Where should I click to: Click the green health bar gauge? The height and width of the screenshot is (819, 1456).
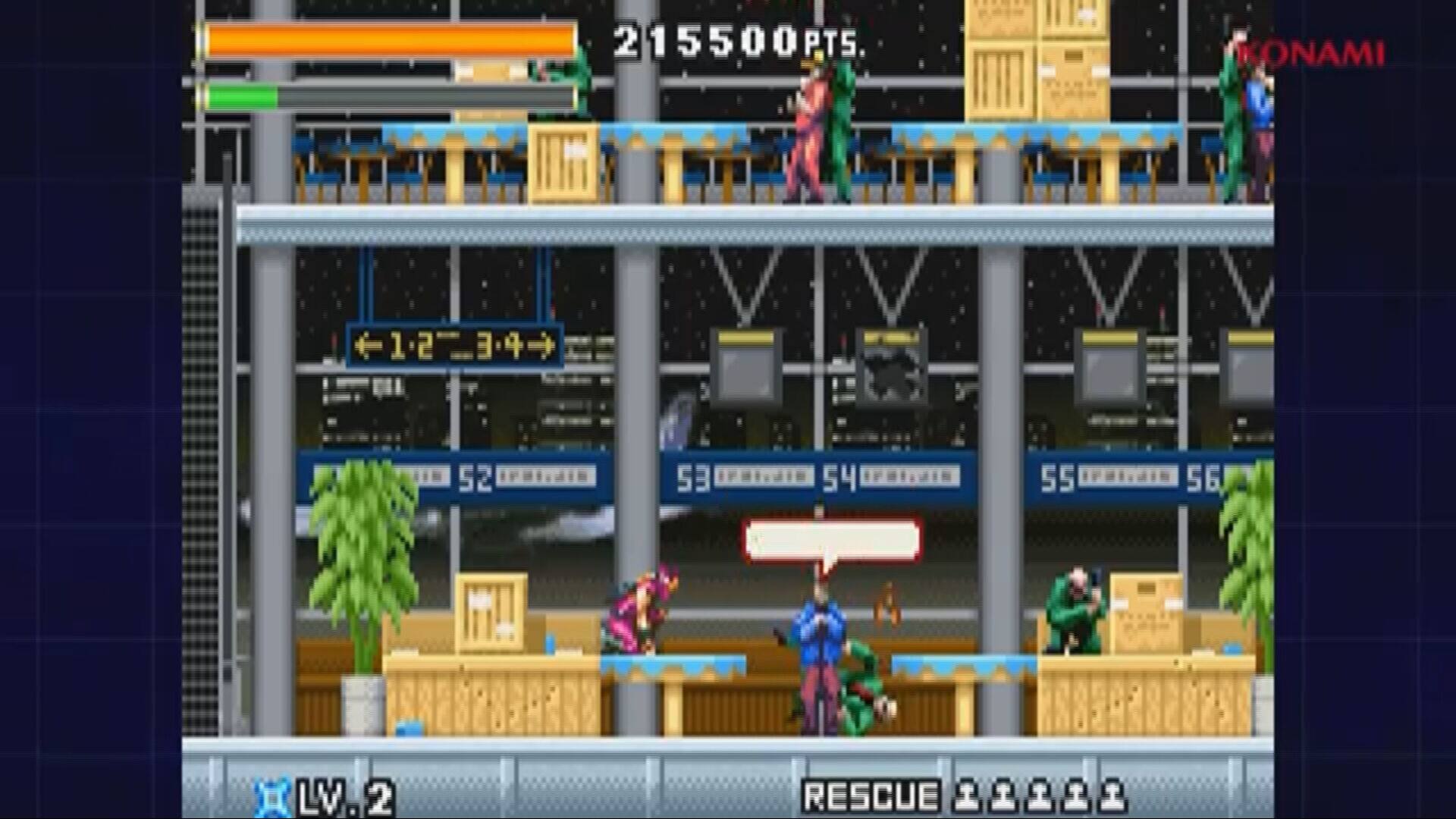point(243,95)
